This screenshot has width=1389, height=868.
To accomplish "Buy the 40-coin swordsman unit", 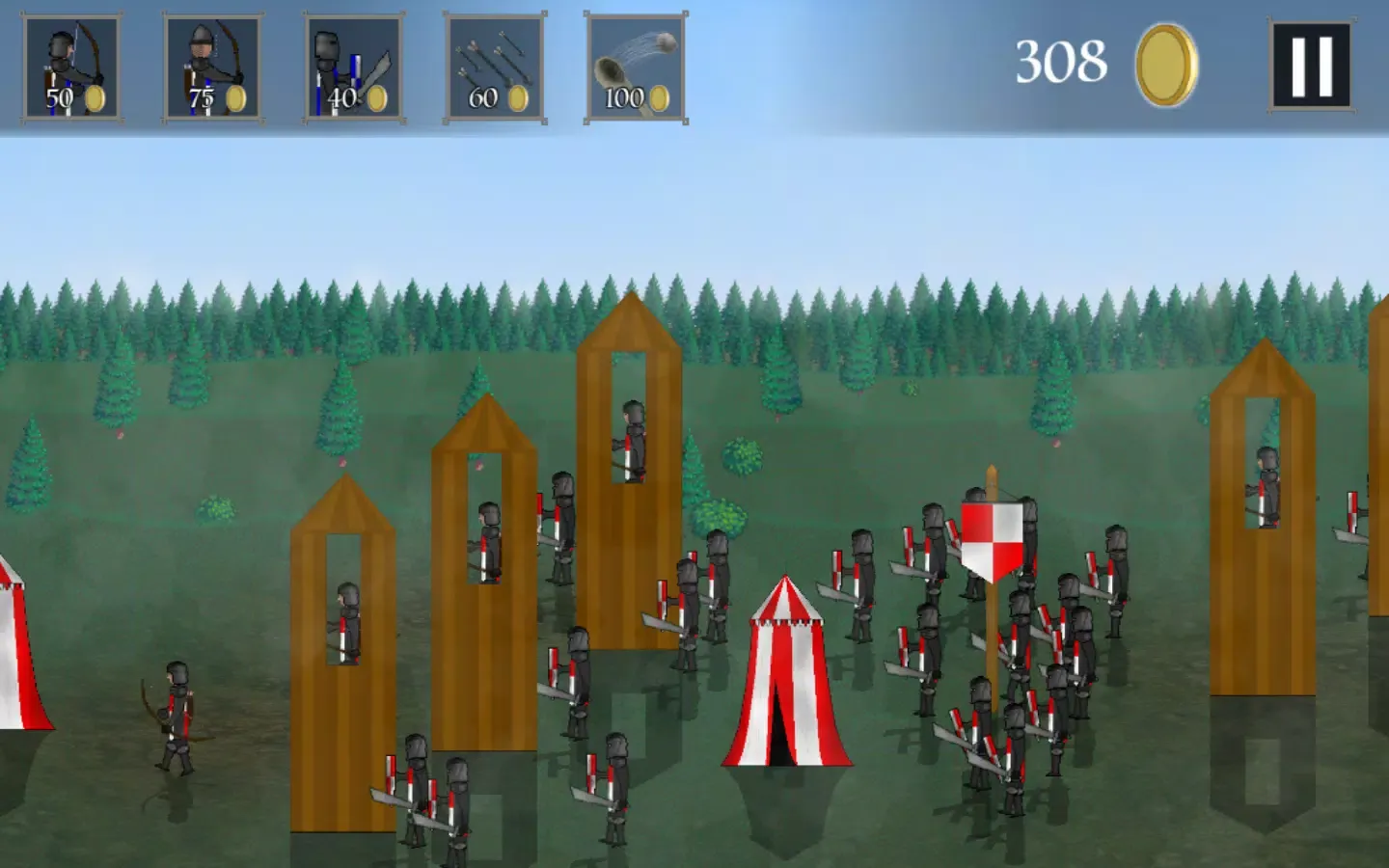I will [352, 68].
